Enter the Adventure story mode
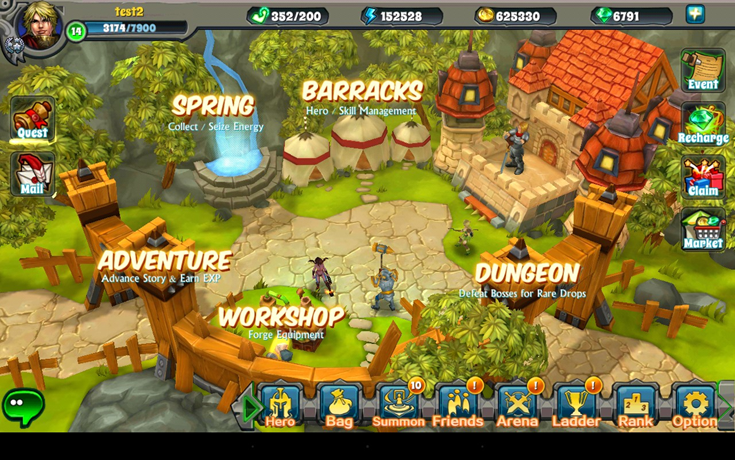The width and height of the screenshot is (735, 460). [x=165, y=264]
